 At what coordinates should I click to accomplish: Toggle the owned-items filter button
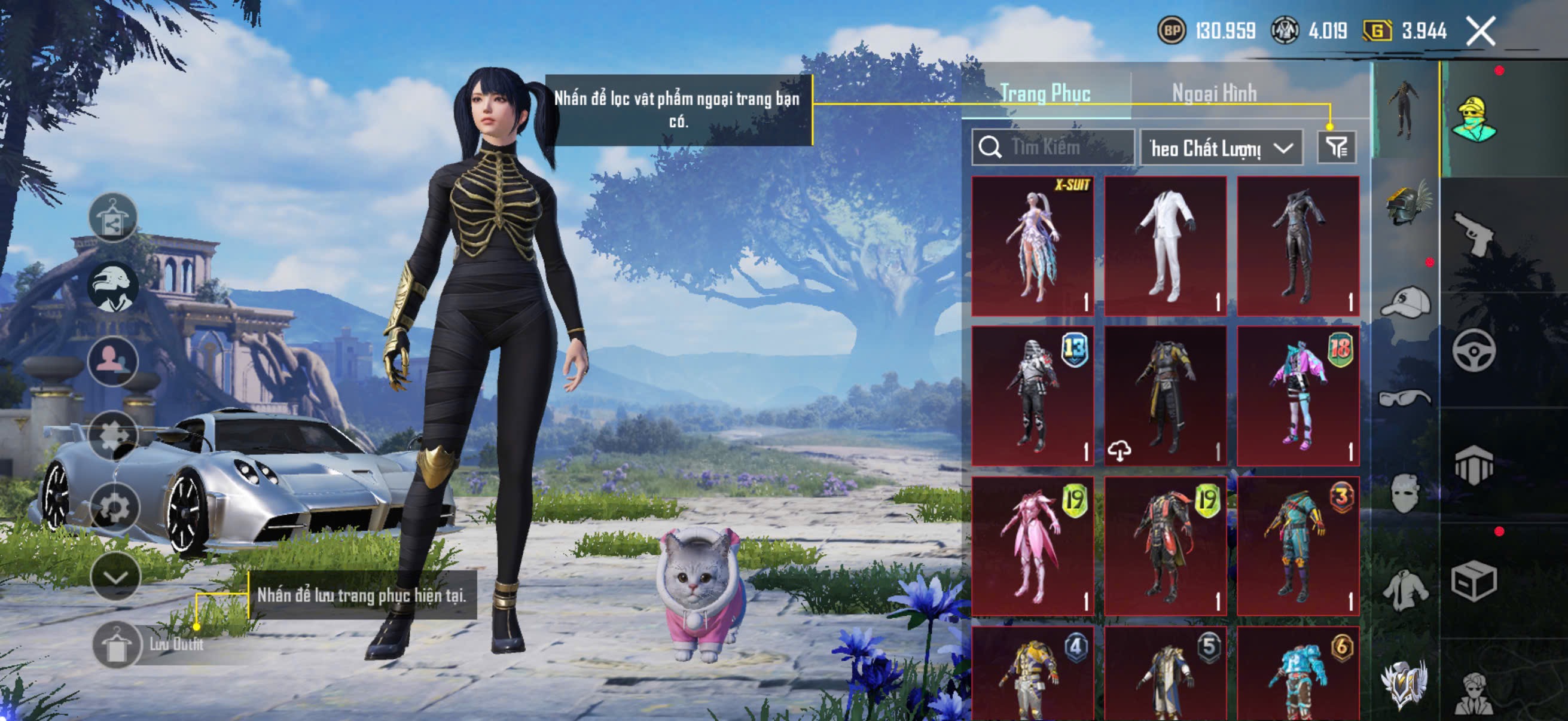(1336, 147)
